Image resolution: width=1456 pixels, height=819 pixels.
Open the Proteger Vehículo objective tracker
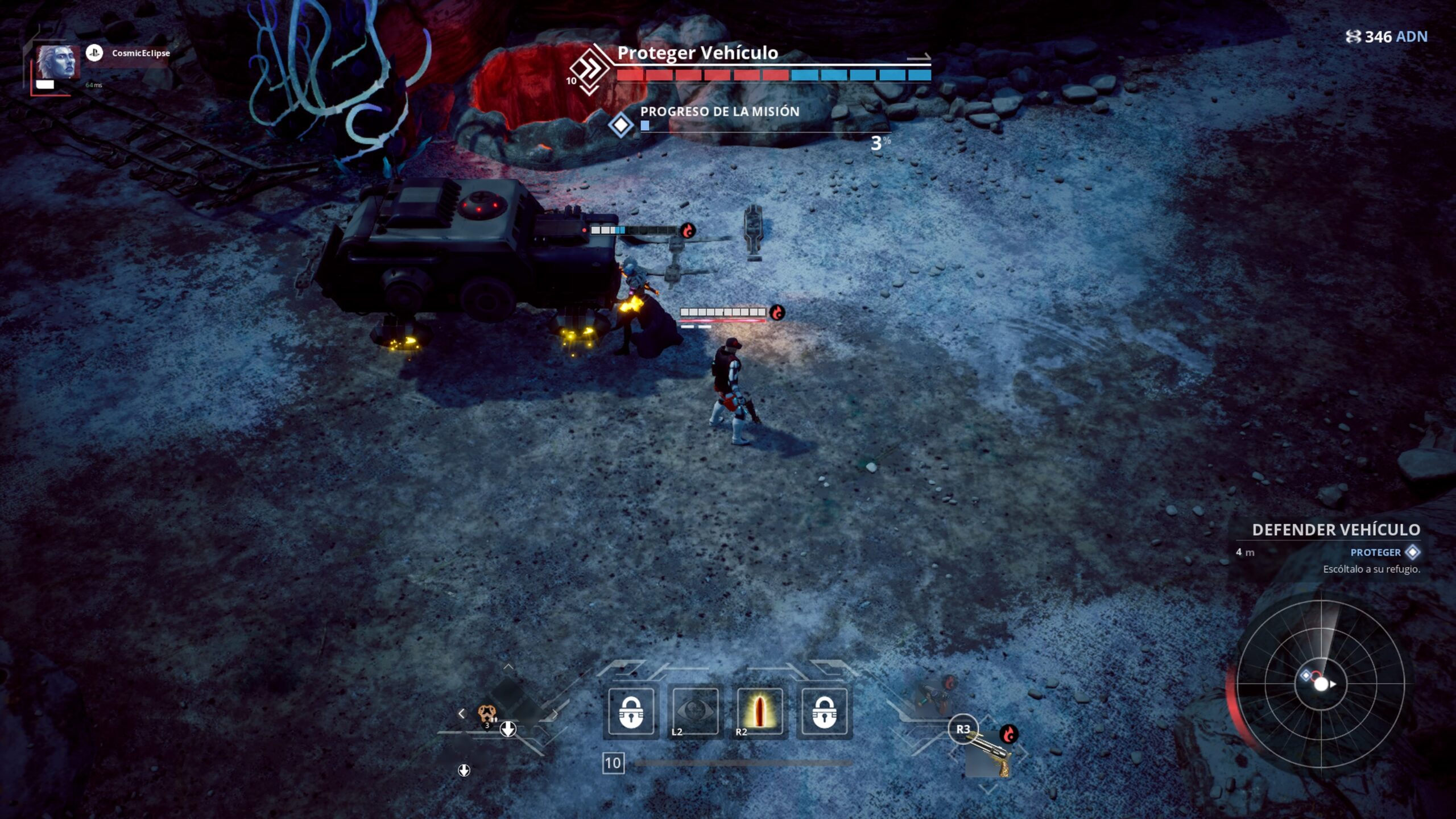point(697,53)
